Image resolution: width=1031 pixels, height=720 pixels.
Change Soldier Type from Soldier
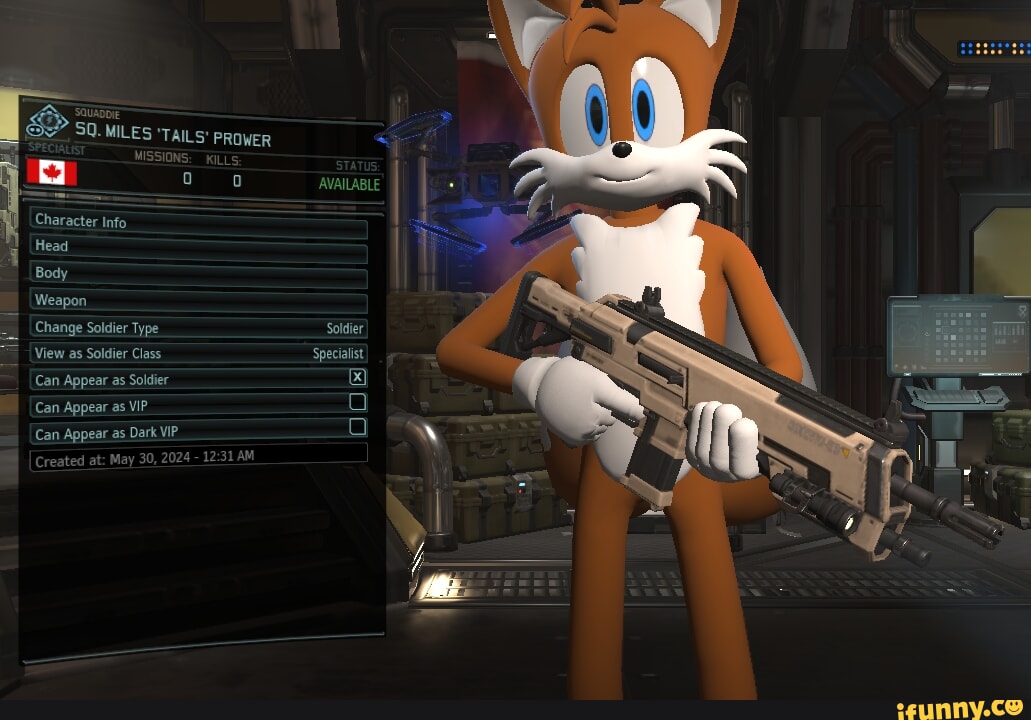[198, 328]
